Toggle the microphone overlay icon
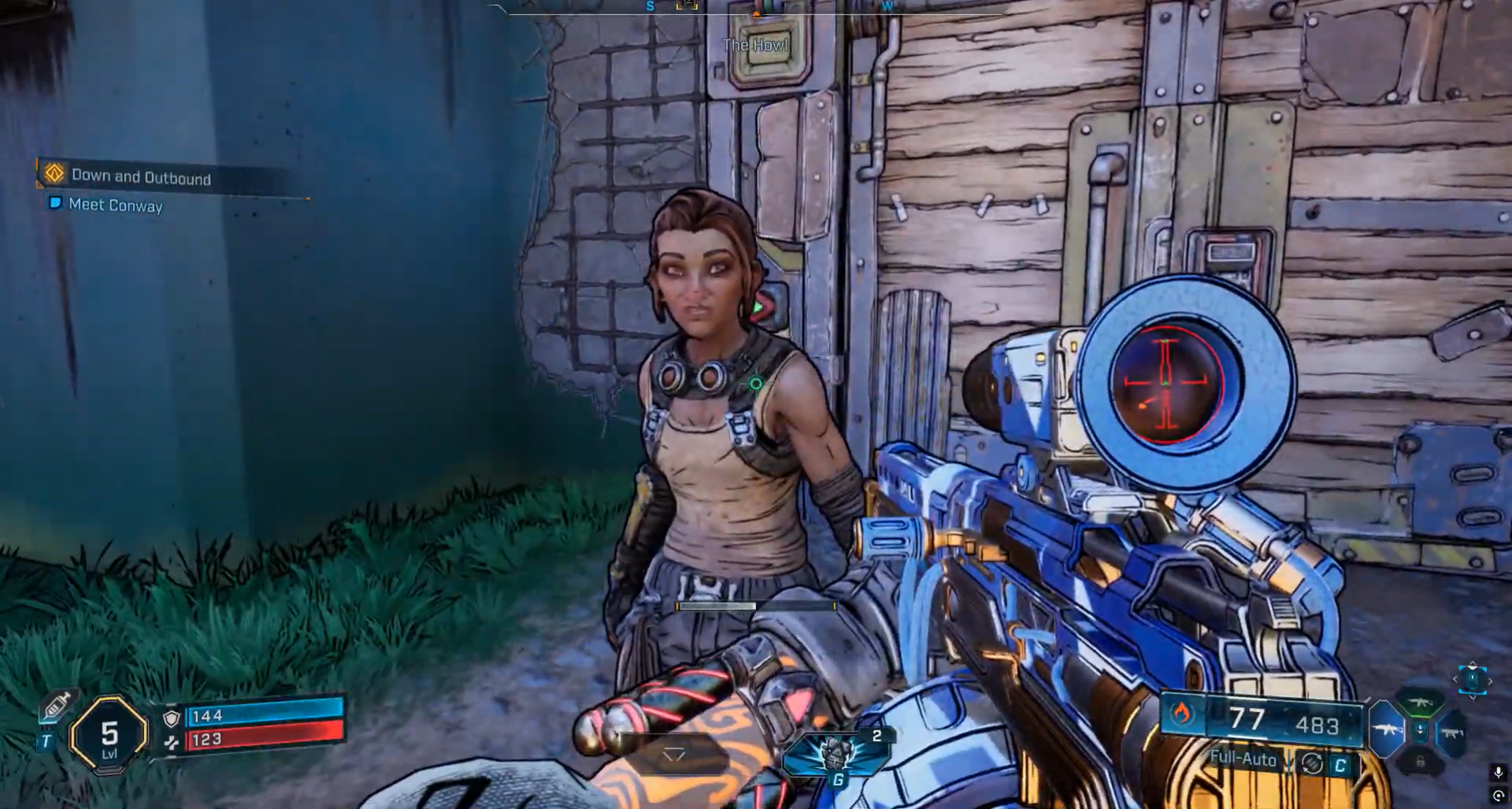 1498,773
